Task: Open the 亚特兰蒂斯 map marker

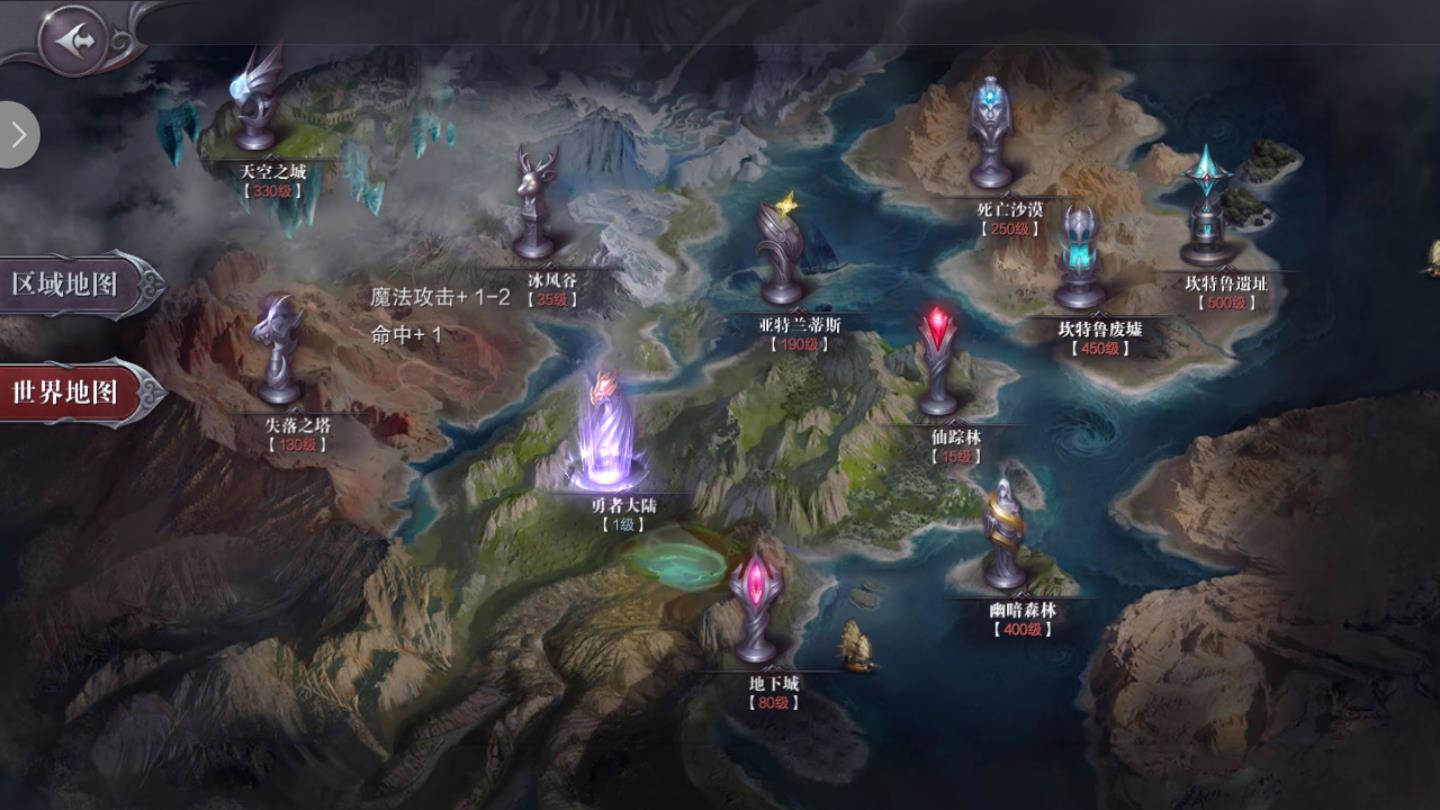Action: [783, 255]
